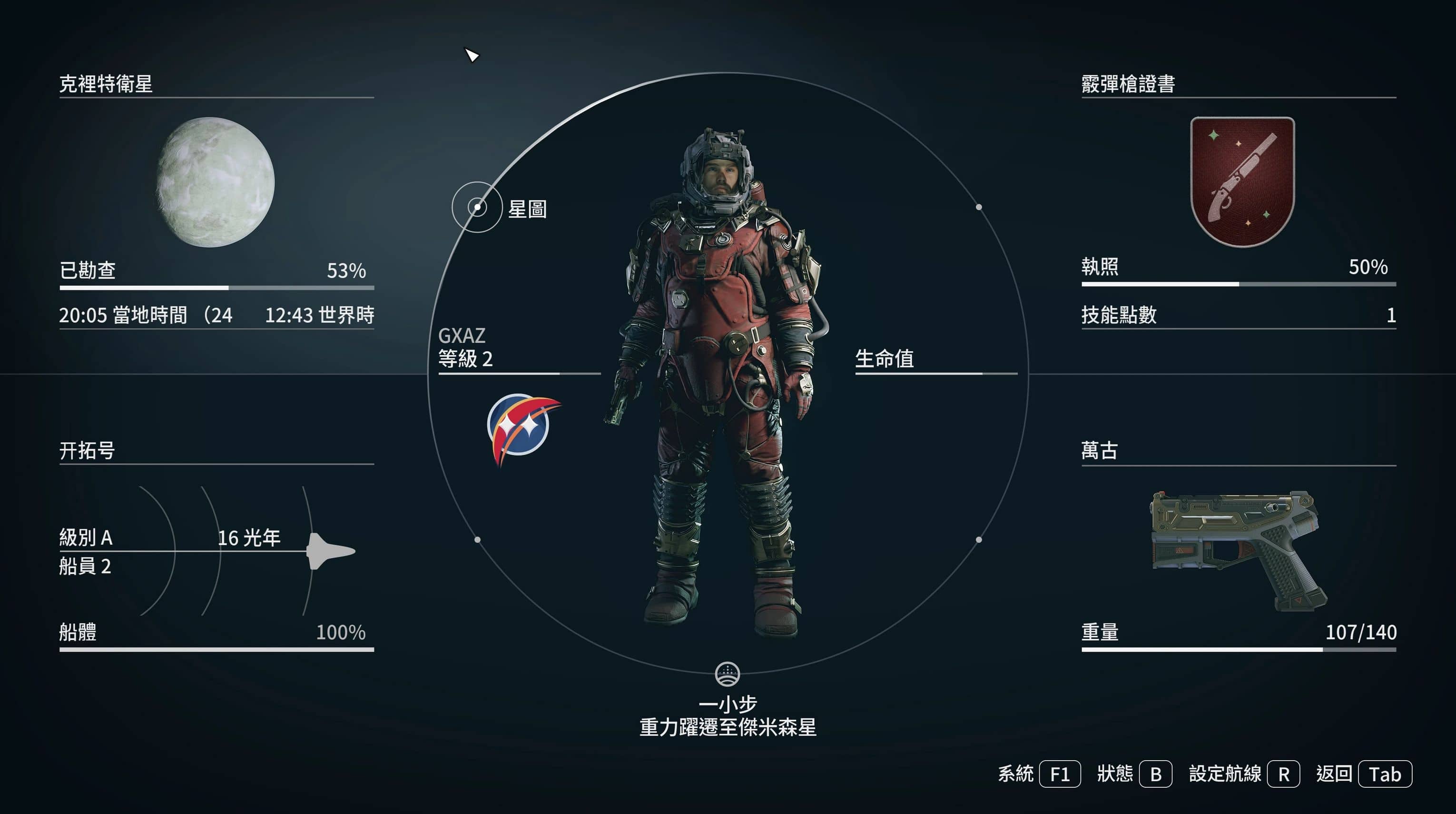Click the 等級 2 character level label
1456x814 pixels.
pos(466,358)
